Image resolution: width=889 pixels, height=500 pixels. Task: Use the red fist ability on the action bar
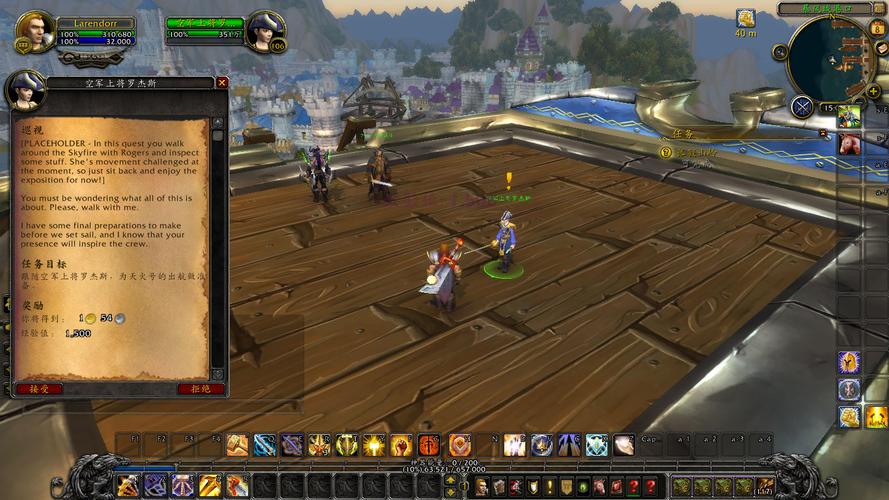pyautogui.click(x=401, y=445)
